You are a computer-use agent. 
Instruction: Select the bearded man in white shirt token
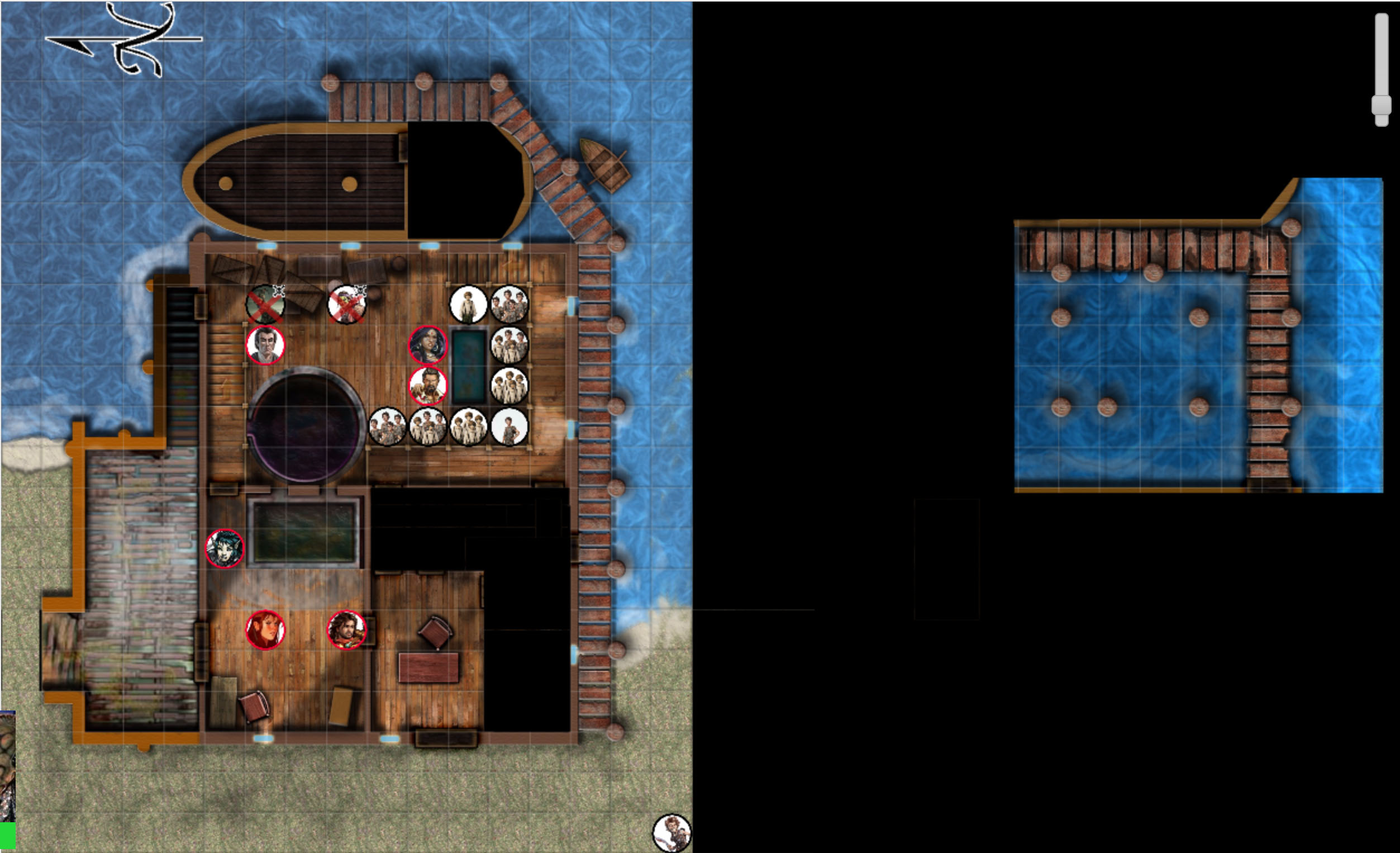(x=428, y=386)
